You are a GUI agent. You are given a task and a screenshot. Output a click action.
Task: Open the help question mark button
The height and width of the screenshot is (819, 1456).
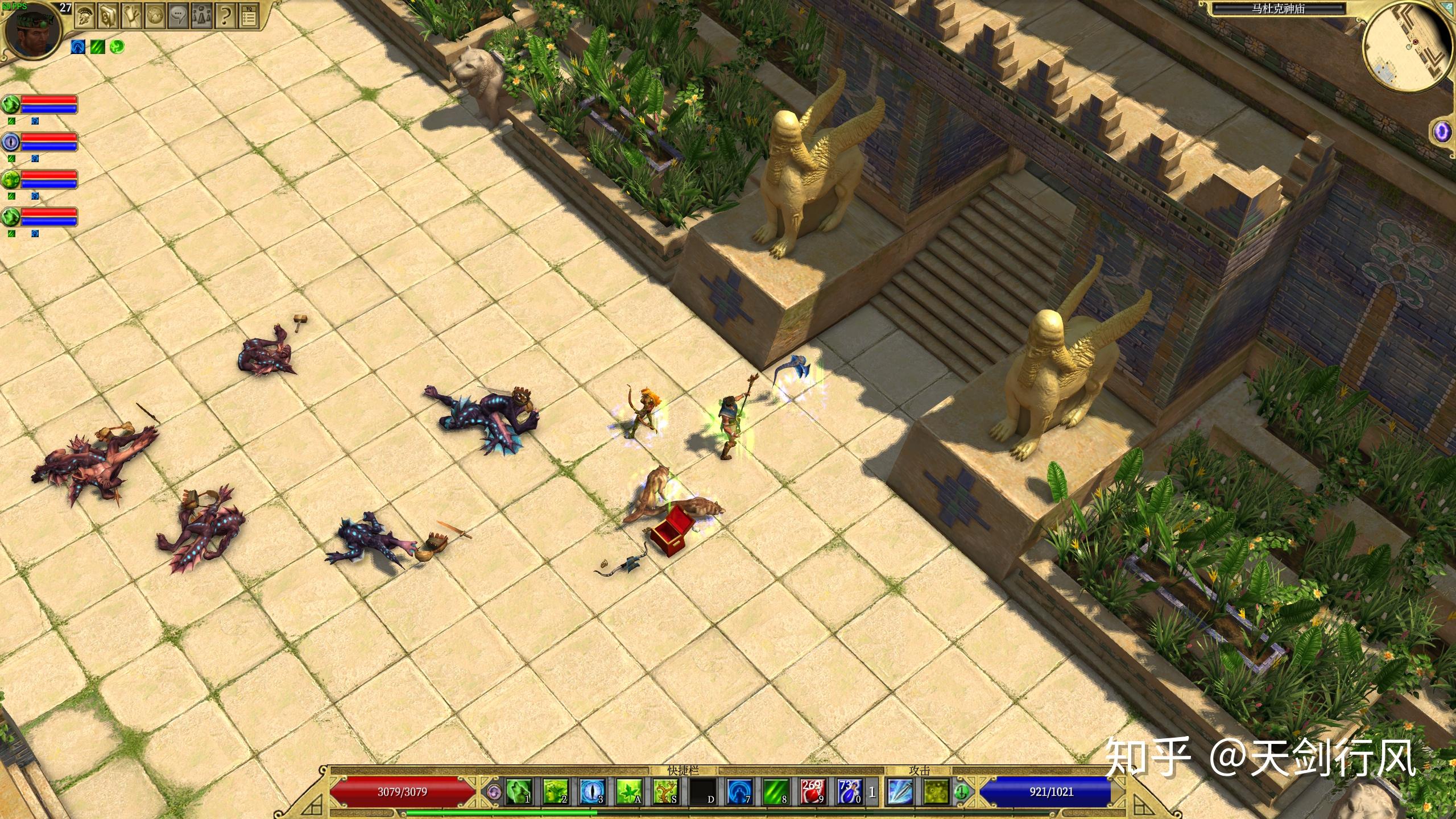(225, 16)
